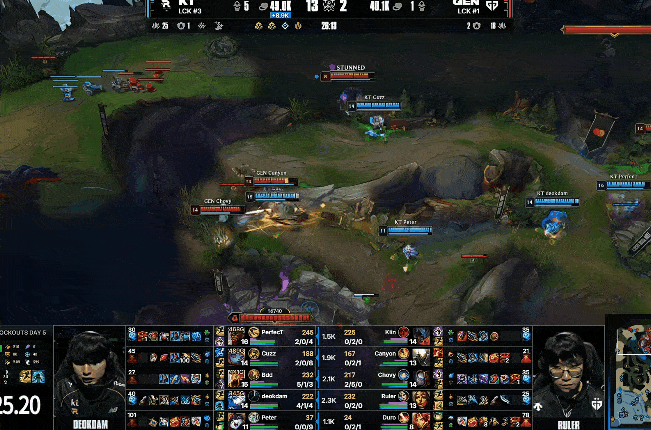Select Cuzz's row in the scoreboard
The width and height of the screenshot is (651, 430).
[x=270, y=355]
